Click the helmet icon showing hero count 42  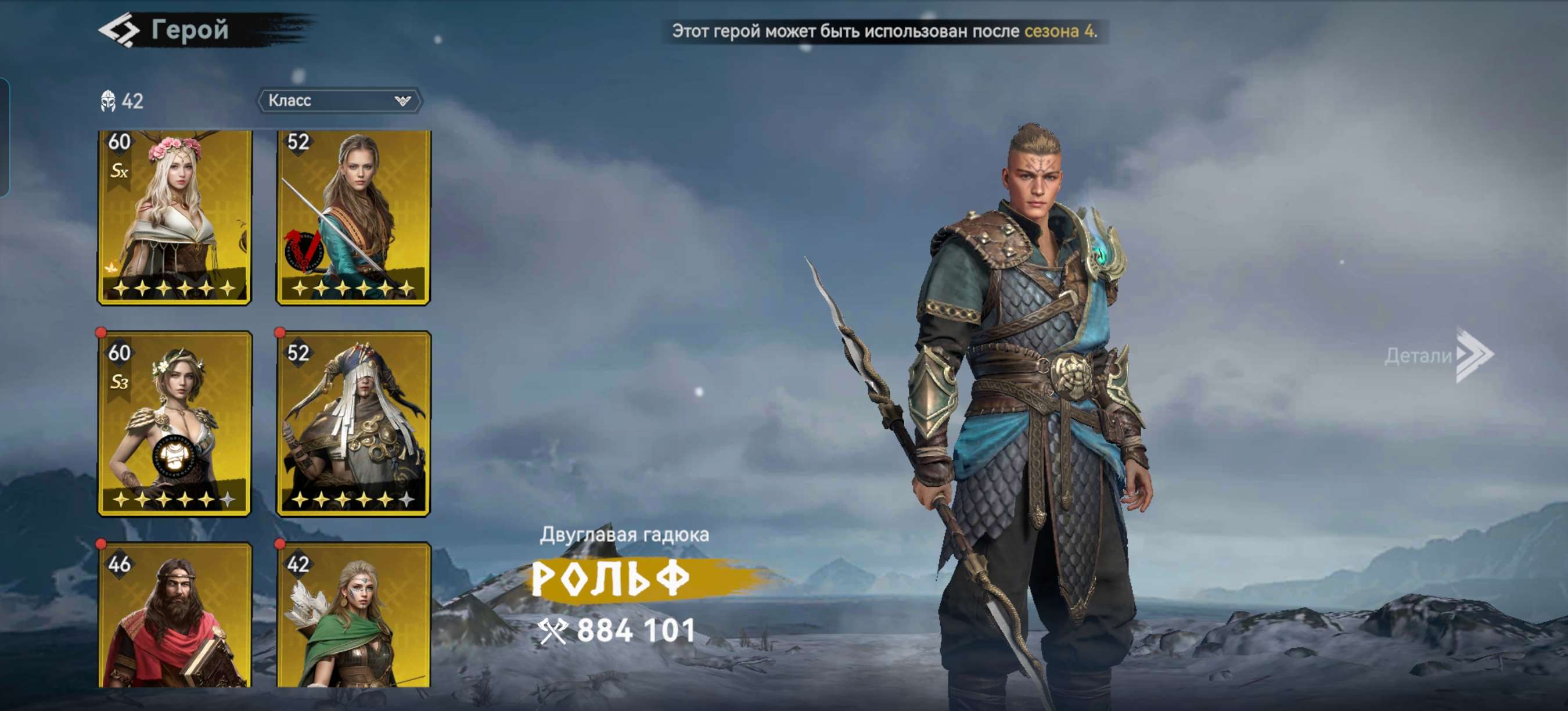tap(110, 102)
